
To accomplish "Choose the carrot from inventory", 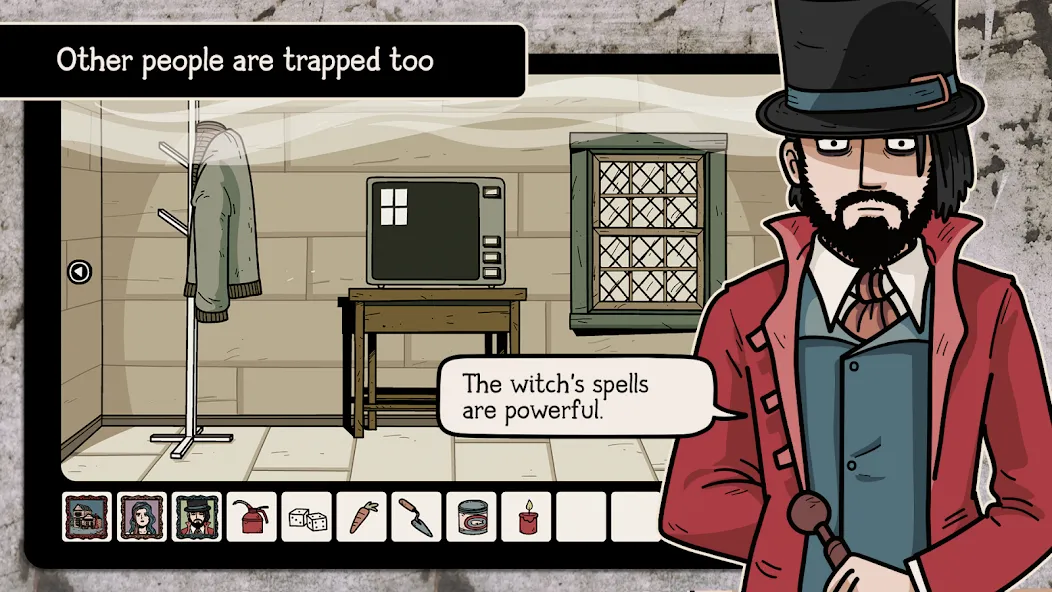I will click(361, 517).
